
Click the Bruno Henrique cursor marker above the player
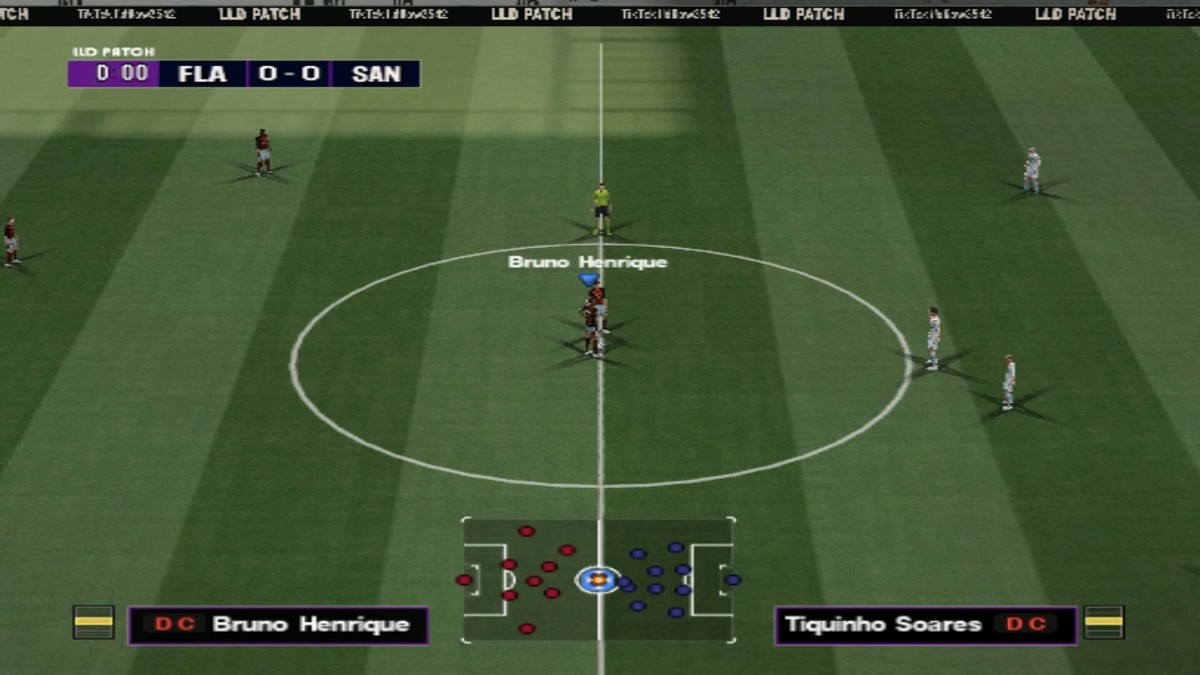point(589,280)
